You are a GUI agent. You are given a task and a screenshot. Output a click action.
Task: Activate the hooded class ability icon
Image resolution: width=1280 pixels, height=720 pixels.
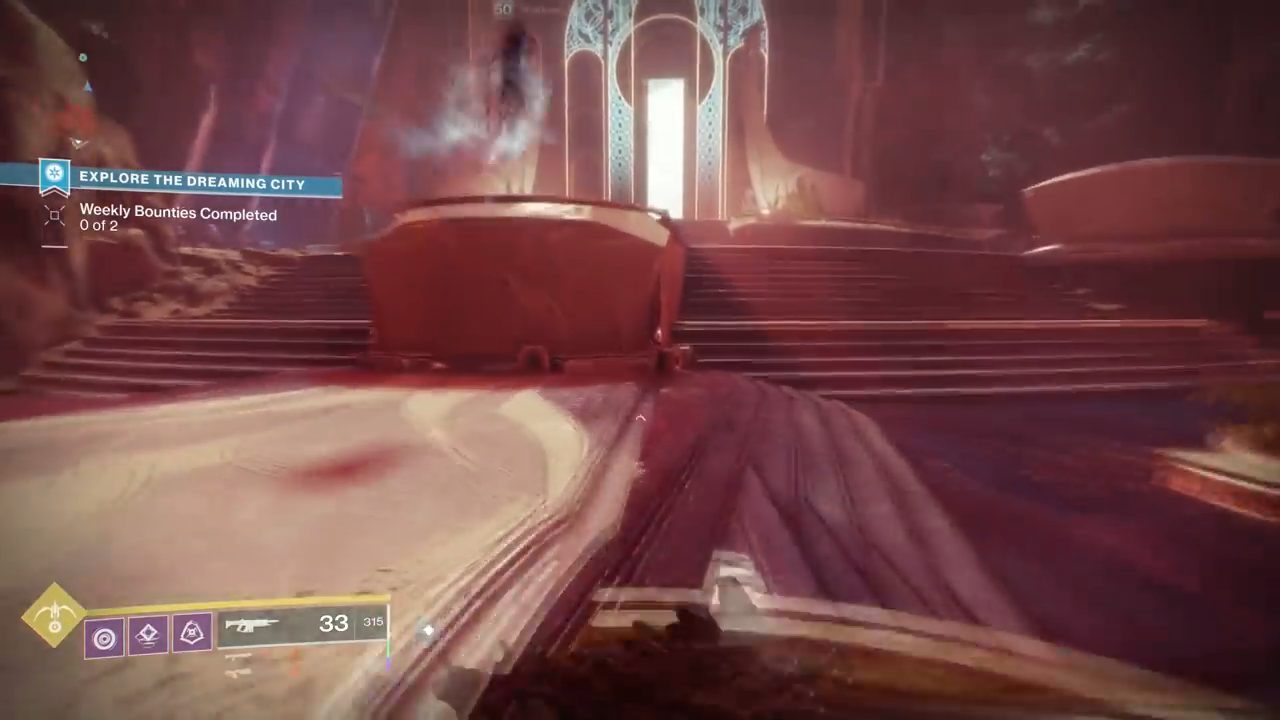(x=191, y=632)
